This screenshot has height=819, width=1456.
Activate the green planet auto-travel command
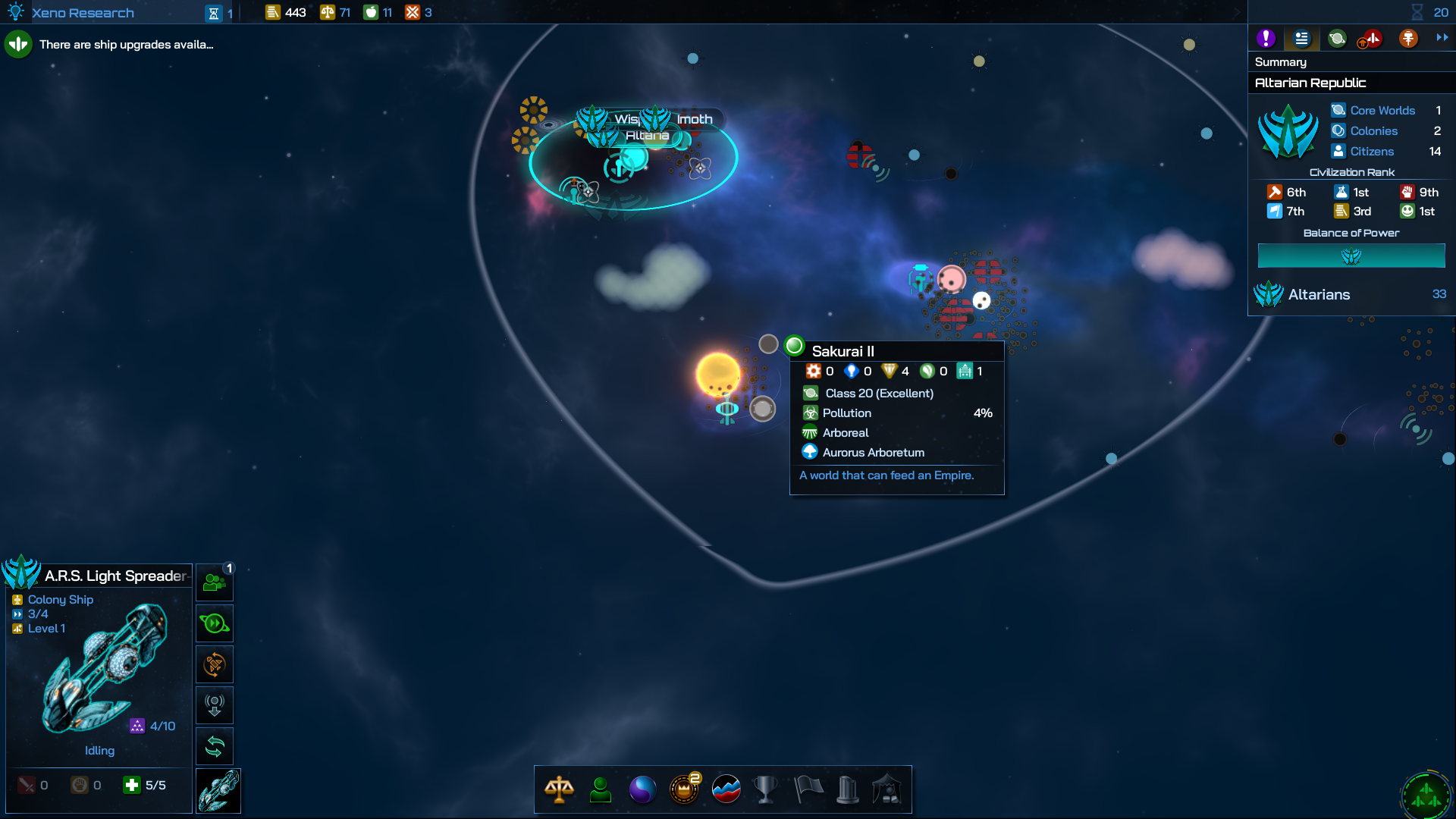215,623
